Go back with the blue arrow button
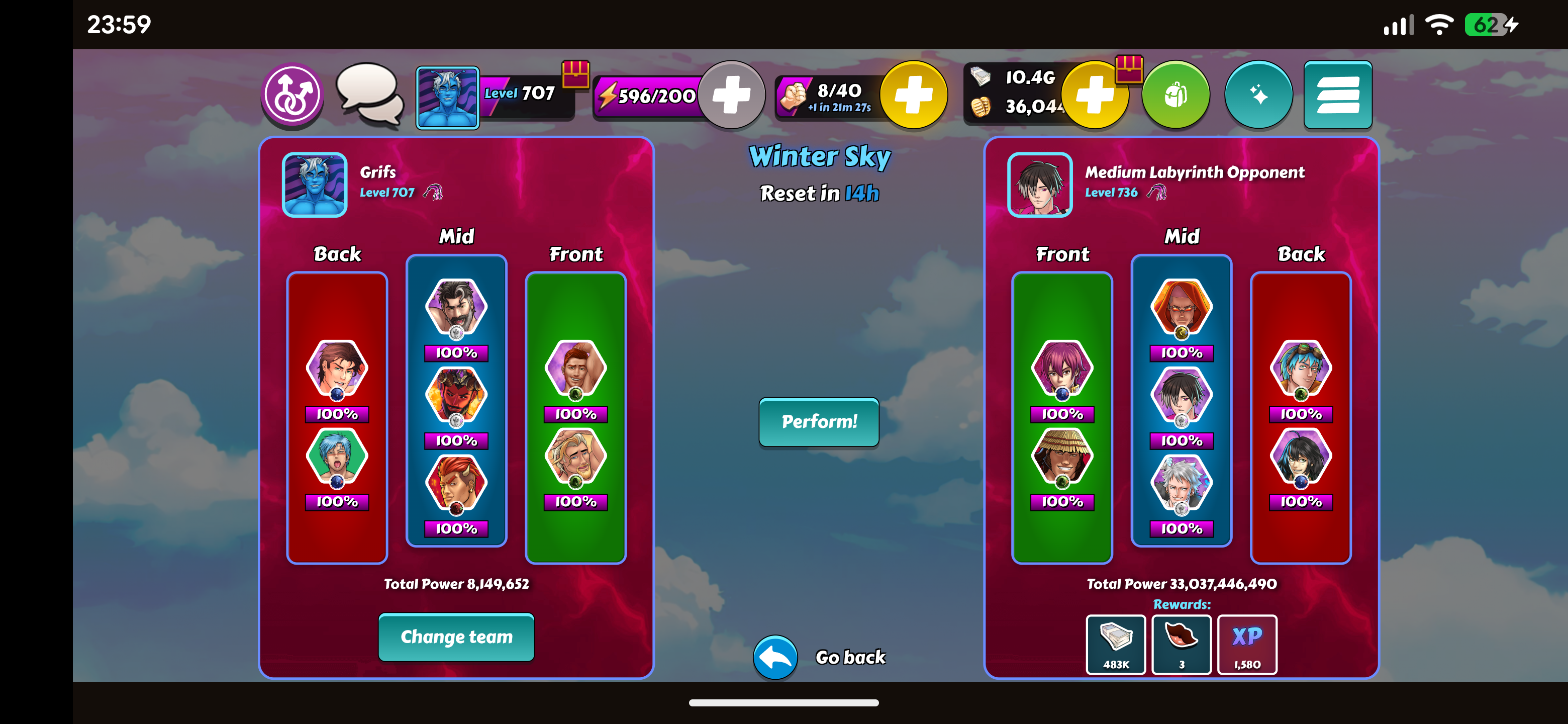The height and width of the screenshot is (724, 1568). tap(775, 657)
